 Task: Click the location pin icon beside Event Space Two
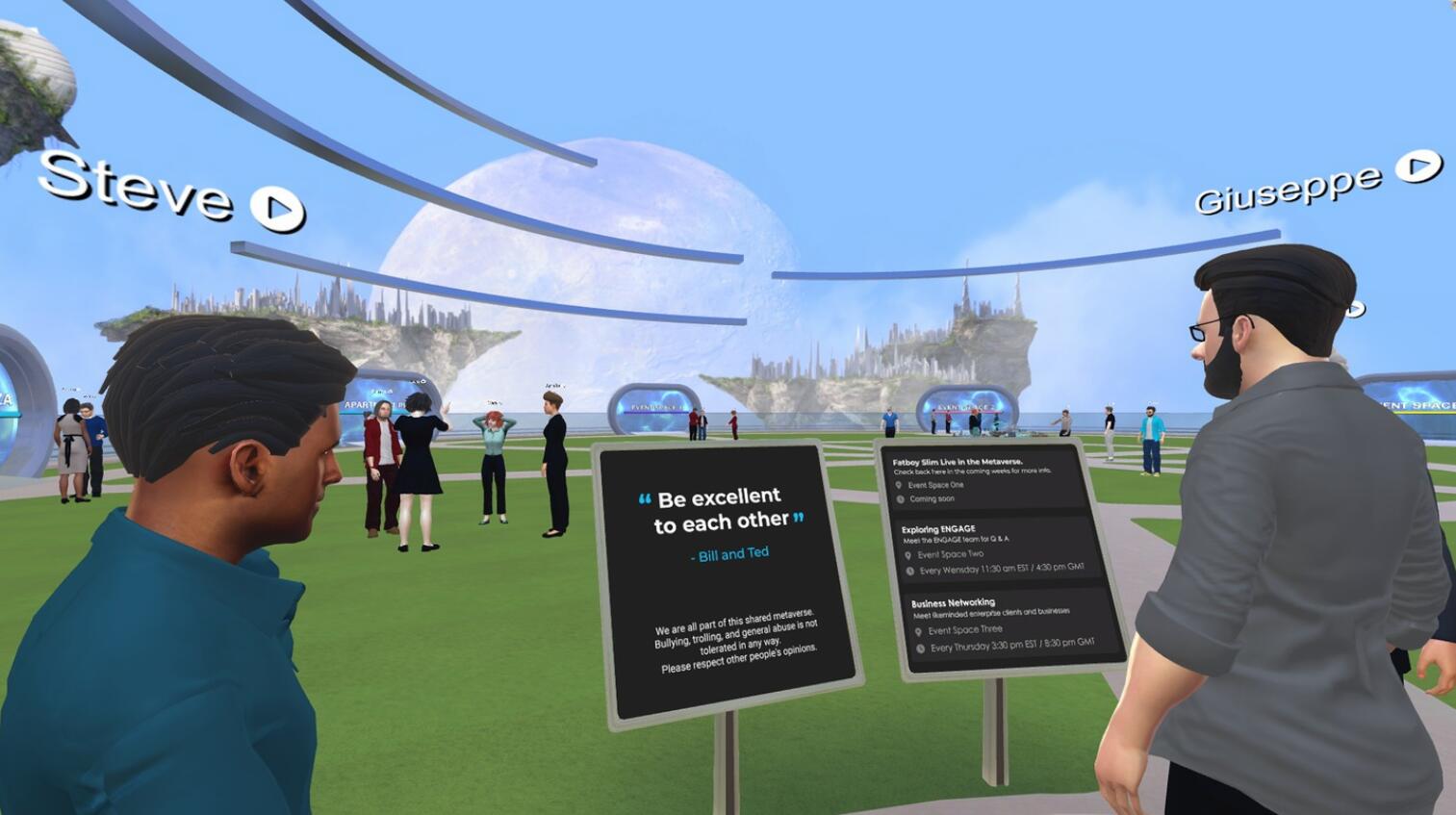[907, 554]
